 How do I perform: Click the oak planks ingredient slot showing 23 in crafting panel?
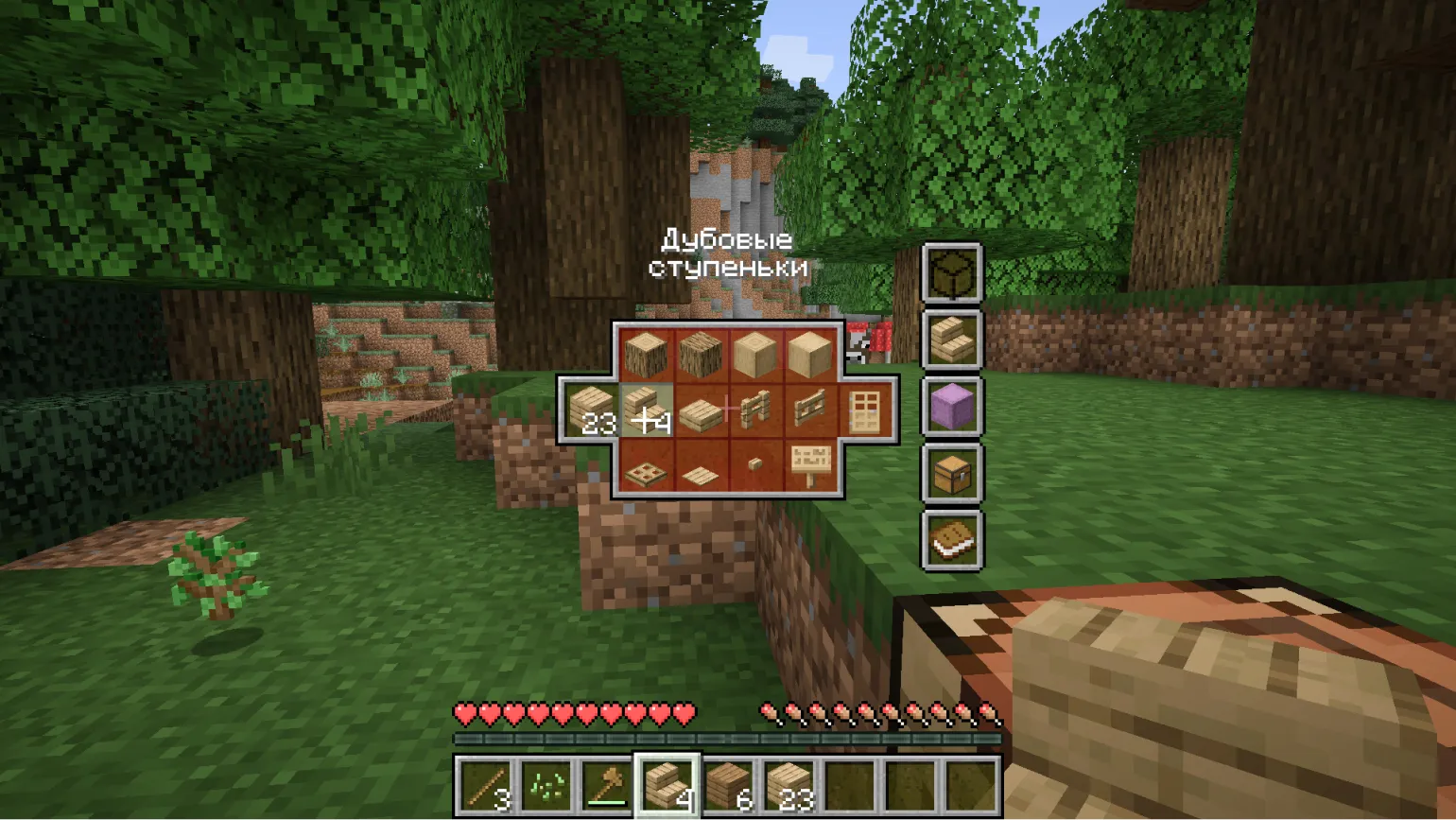pos(592,410)
